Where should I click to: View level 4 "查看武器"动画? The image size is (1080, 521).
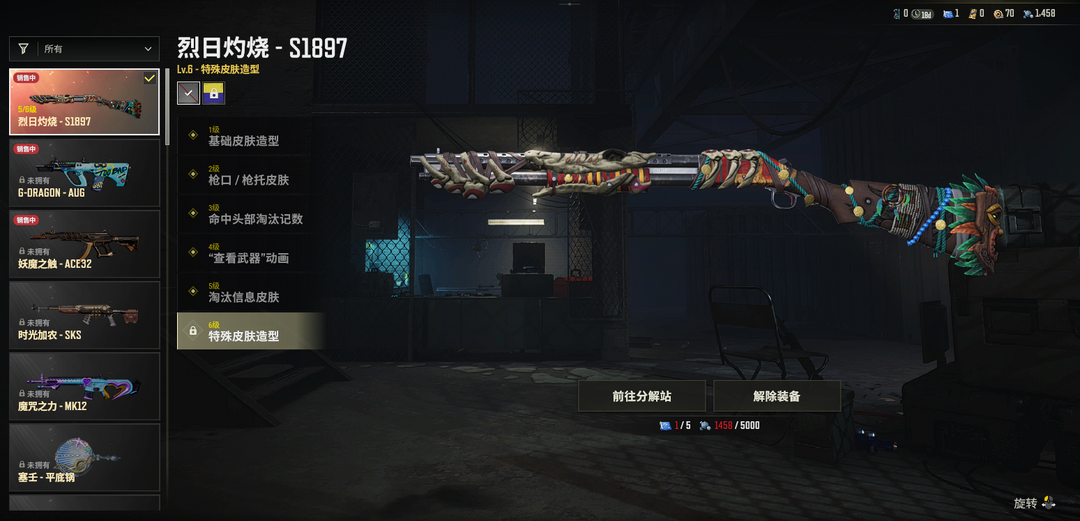coord(250,253)
